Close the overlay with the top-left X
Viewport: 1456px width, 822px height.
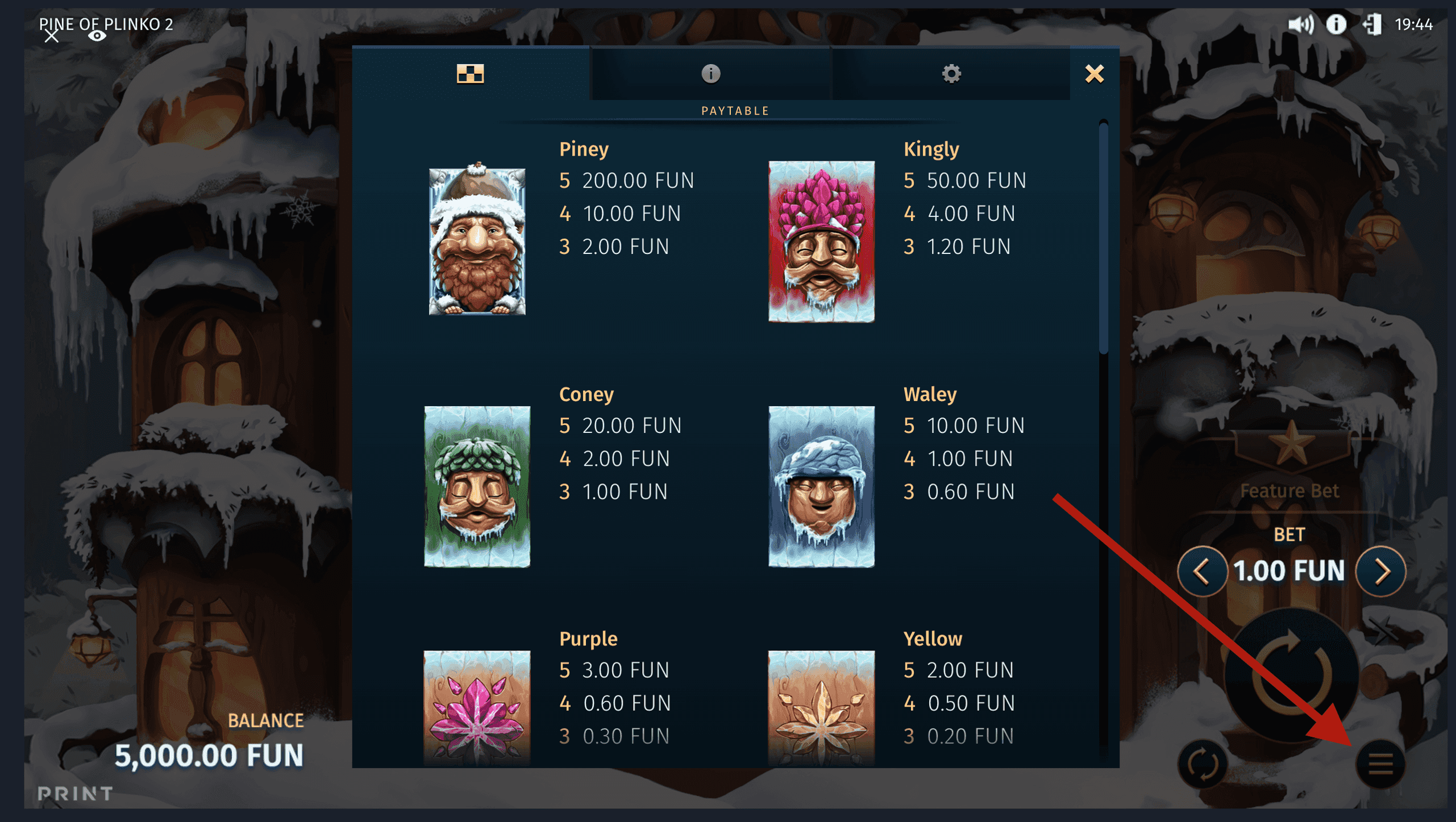[x=52, y=37]
